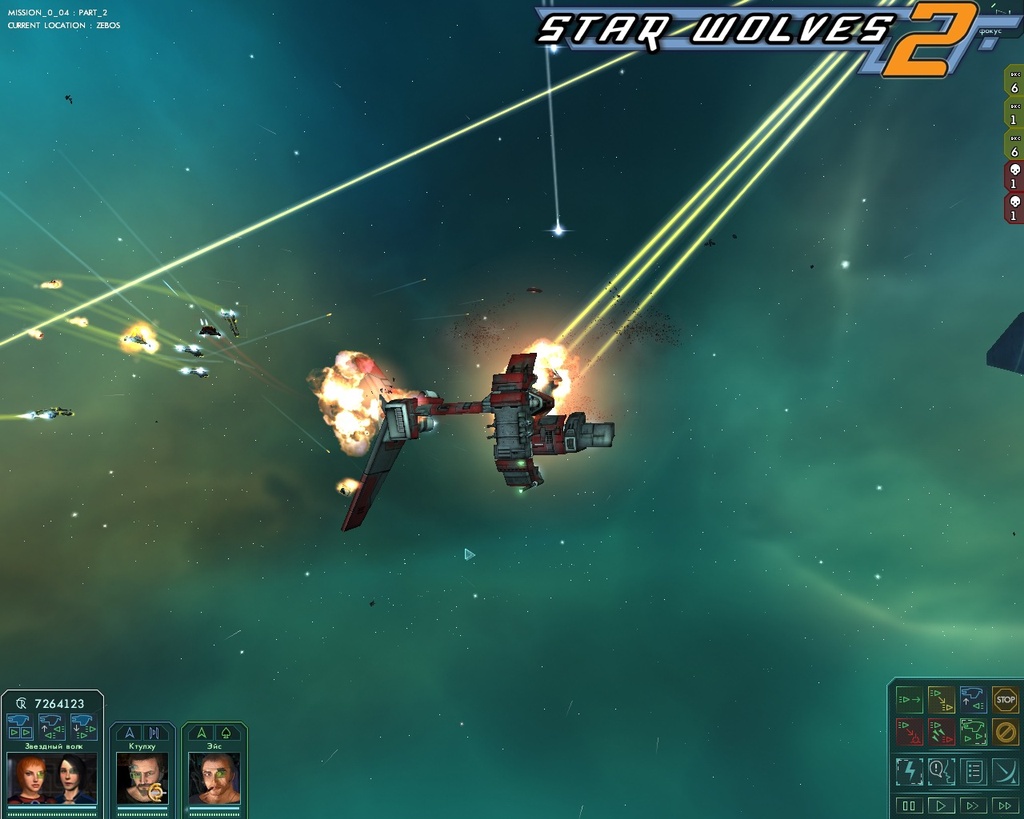Toggle Эйс's spade ability icon
1024x819 pixels.
tap(226, 733)
